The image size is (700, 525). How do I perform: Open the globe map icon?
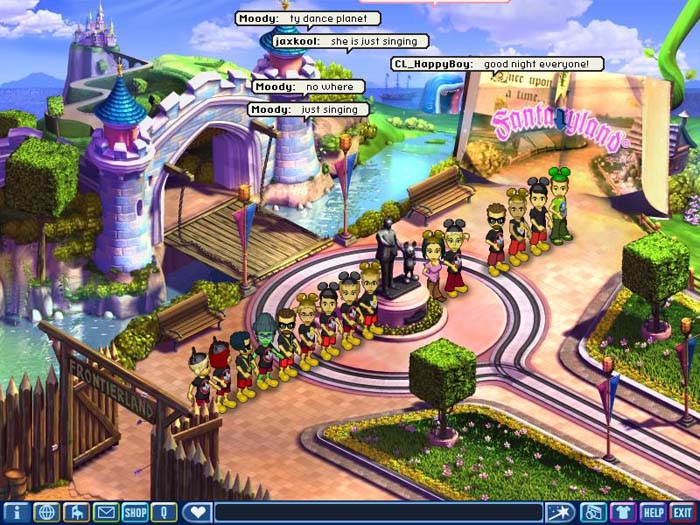click(x=46, y=512)
